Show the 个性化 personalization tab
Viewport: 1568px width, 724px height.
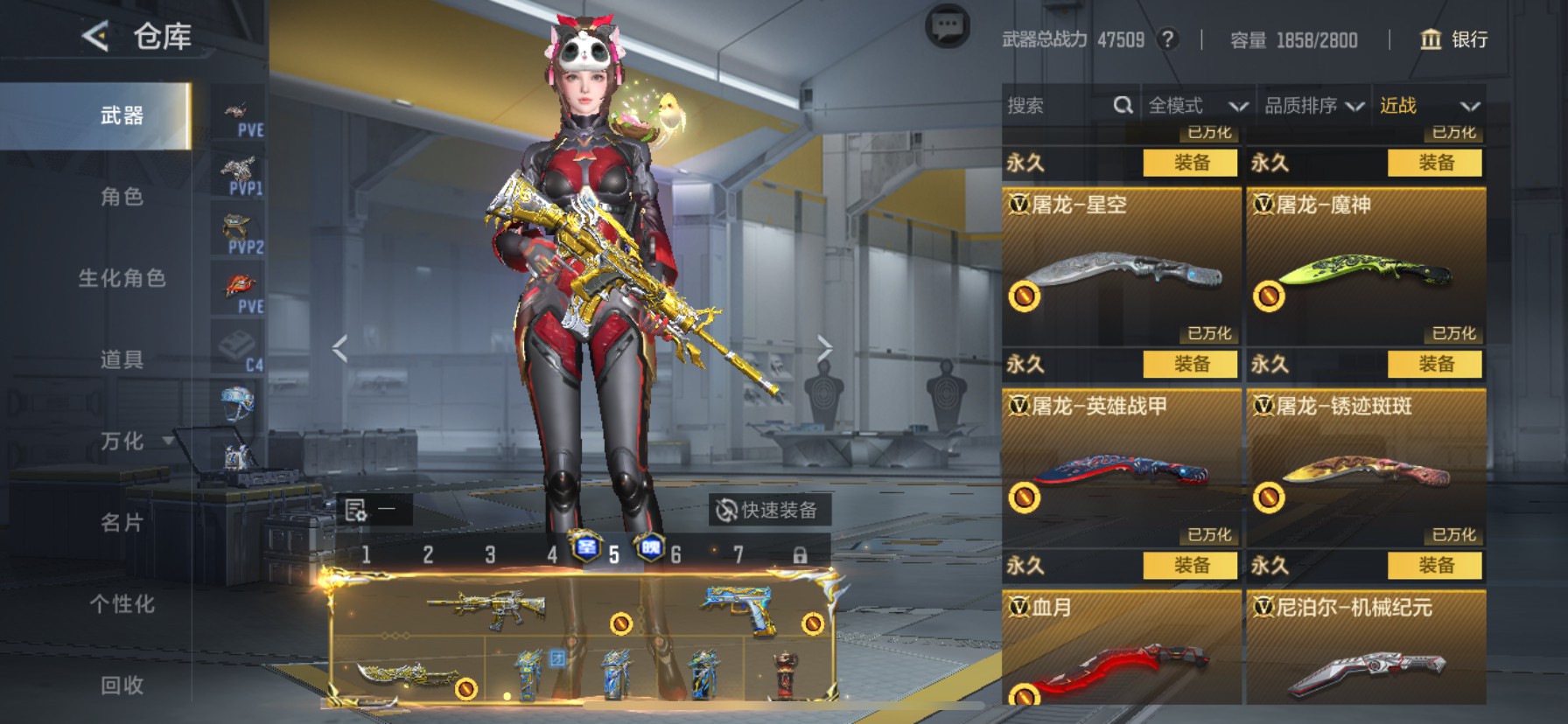coord(122,603)
